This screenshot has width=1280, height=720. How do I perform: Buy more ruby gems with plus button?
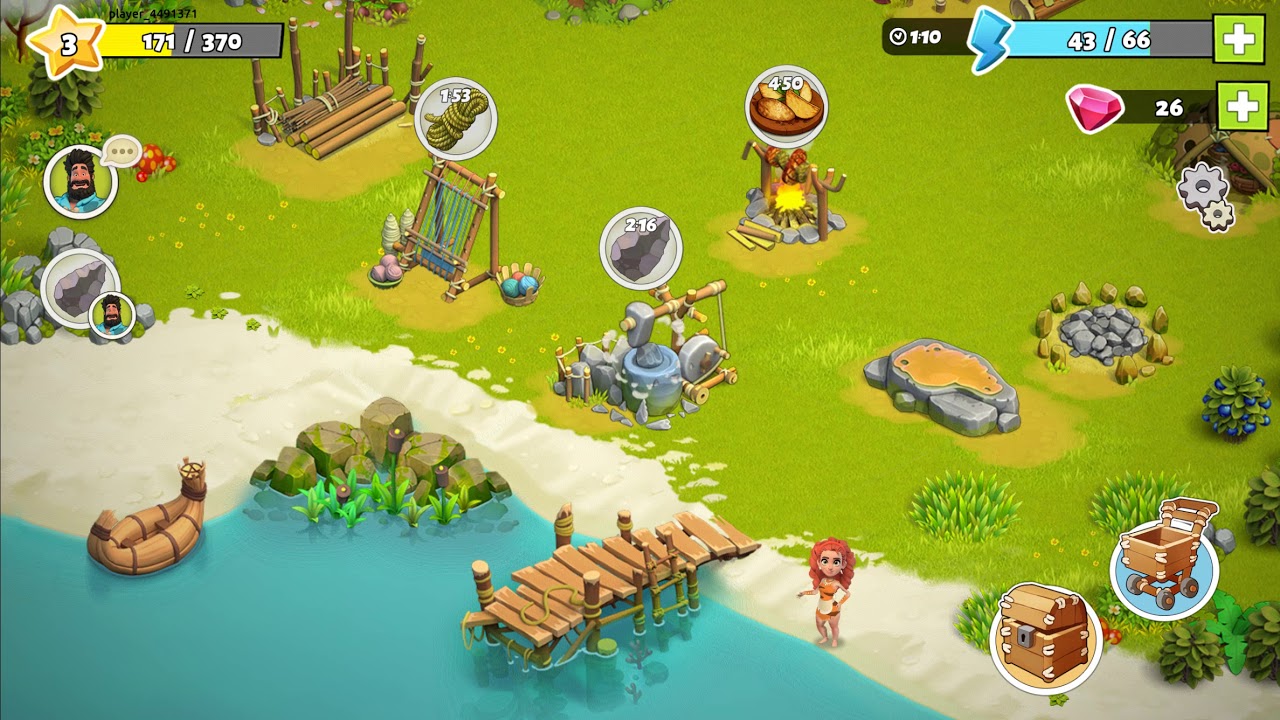point(1242,106)
